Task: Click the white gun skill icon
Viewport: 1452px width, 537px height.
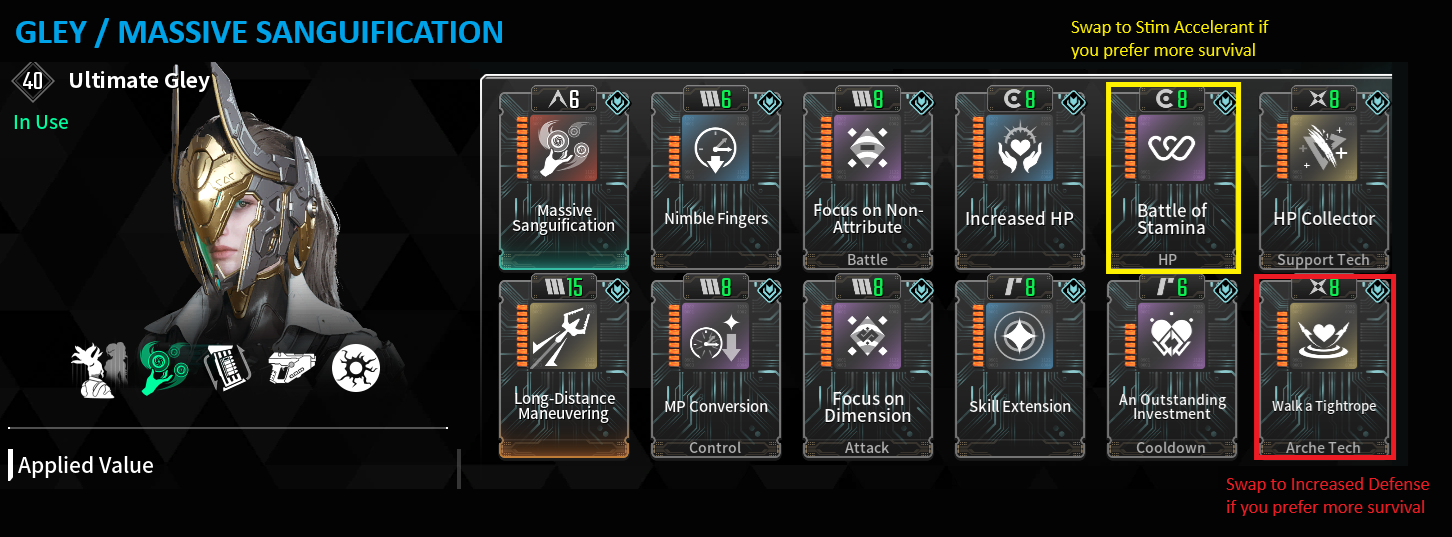Action: pos(290,369)
